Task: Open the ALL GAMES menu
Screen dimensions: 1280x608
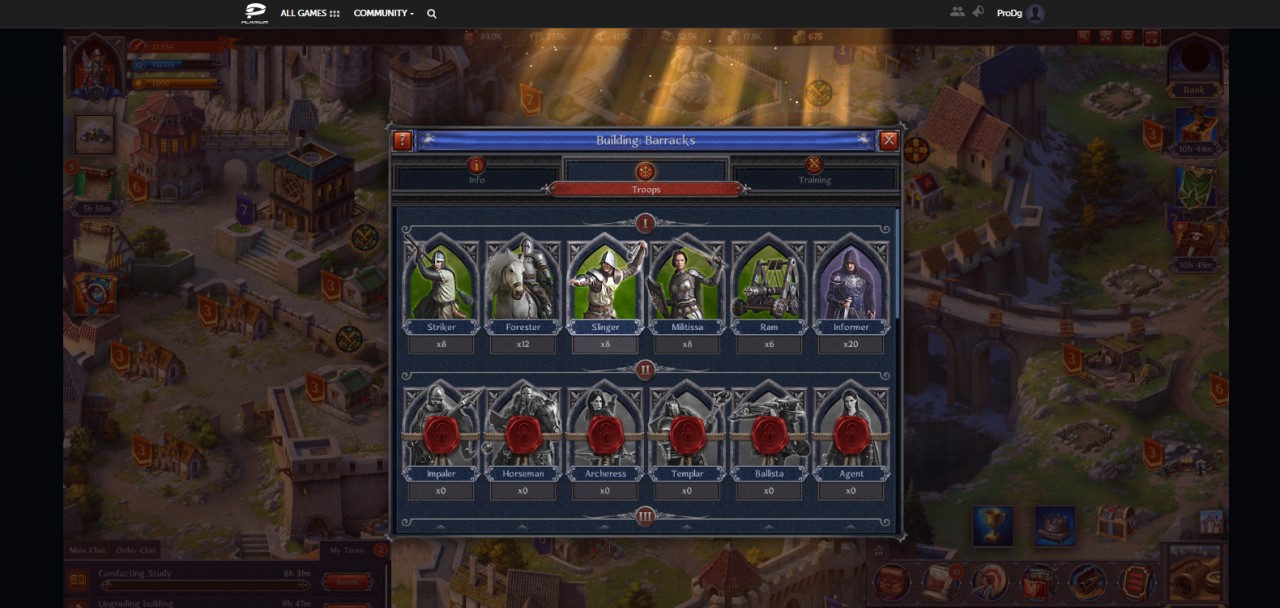Action: coord(310,13)
